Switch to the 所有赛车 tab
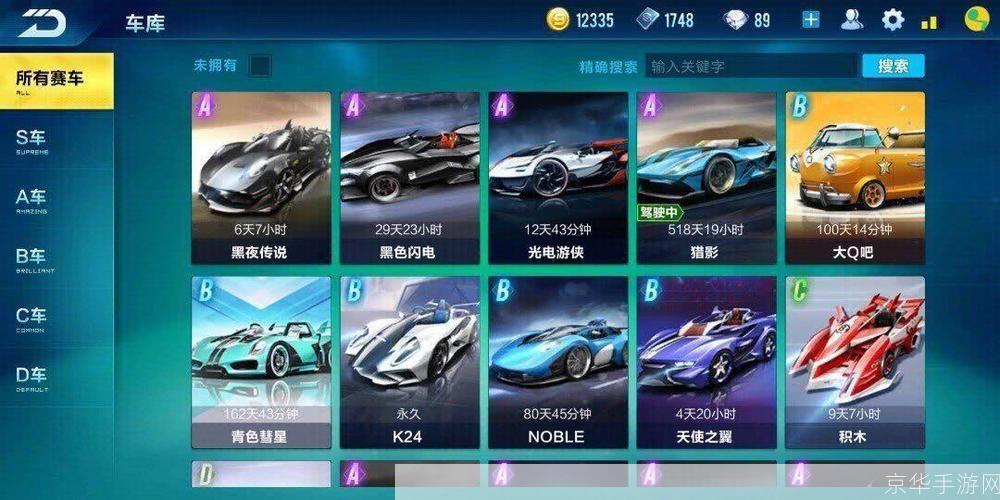The image size is (1000, 500). (55, 80)
